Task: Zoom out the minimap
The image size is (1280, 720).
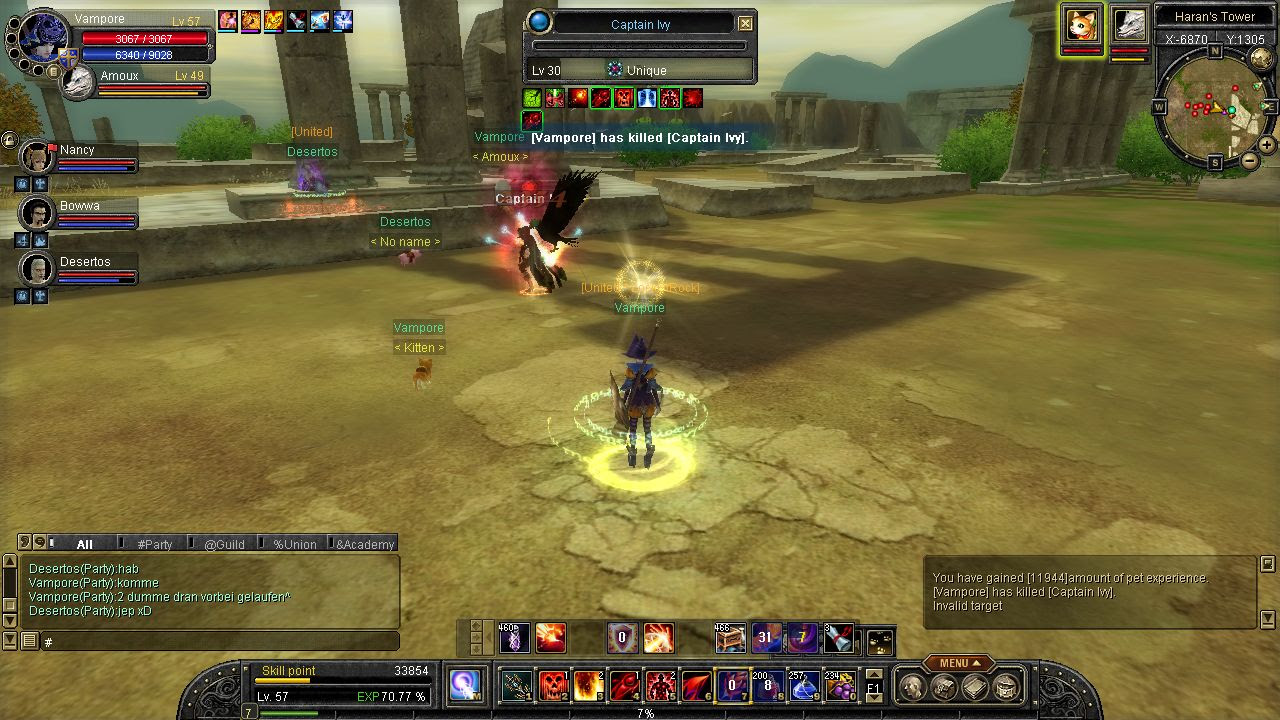Action: (1249, 160)
